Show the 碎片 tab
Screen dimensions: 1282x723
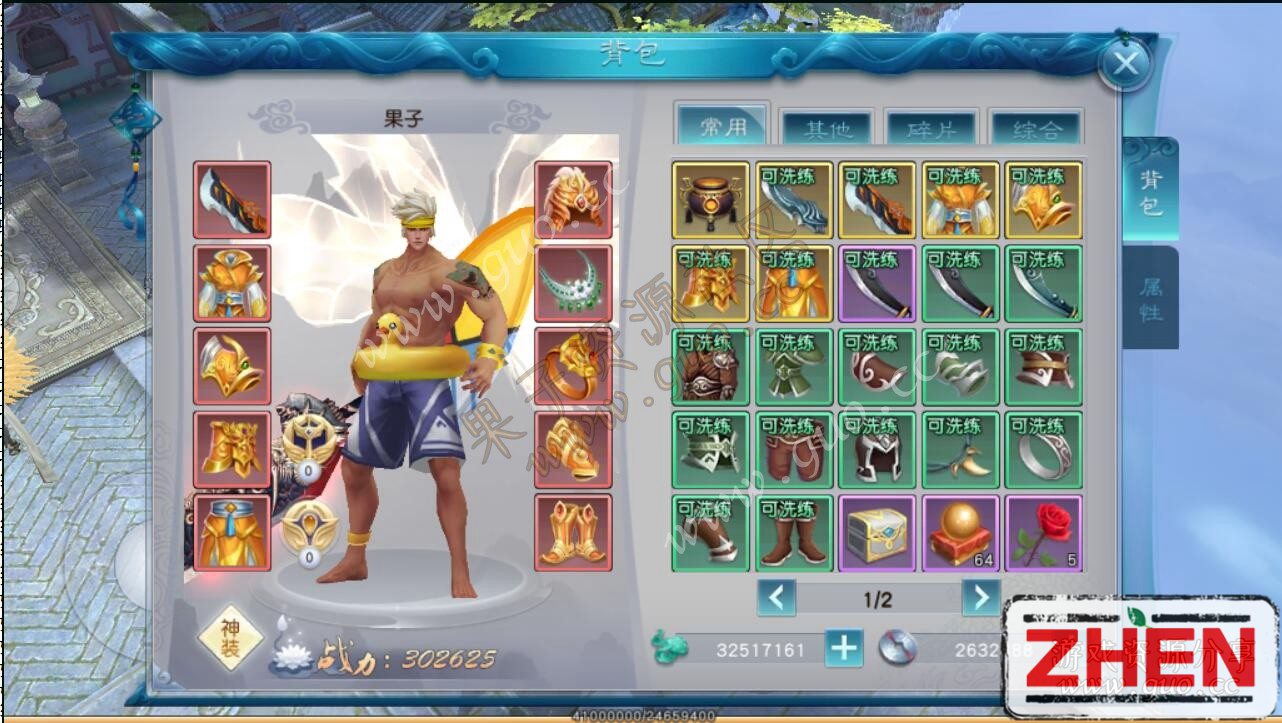point(932,129)
